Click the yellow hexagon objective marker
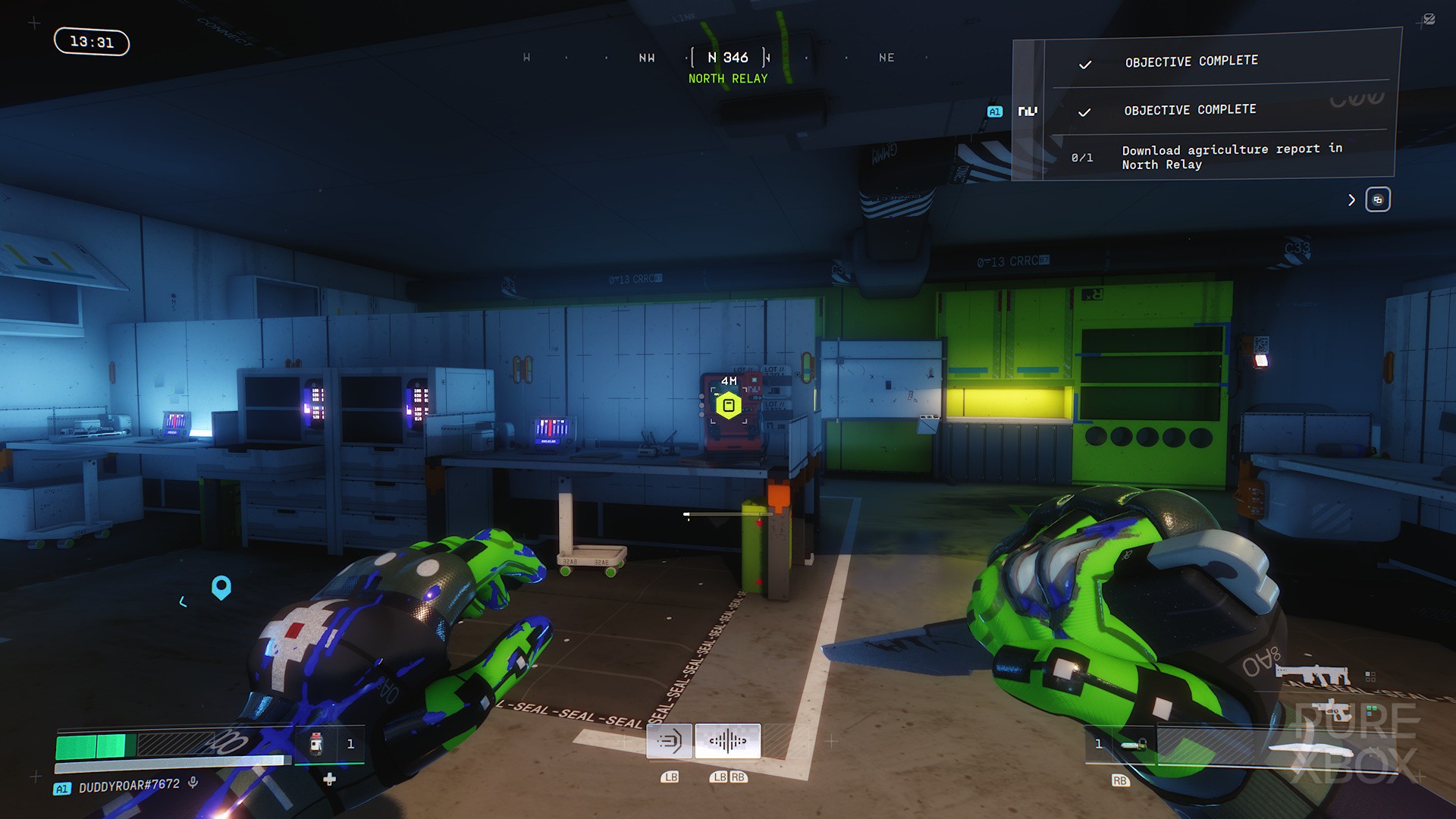Image resolution: width=1456 pixels, height=819 pixels. [x=728, y=405]
